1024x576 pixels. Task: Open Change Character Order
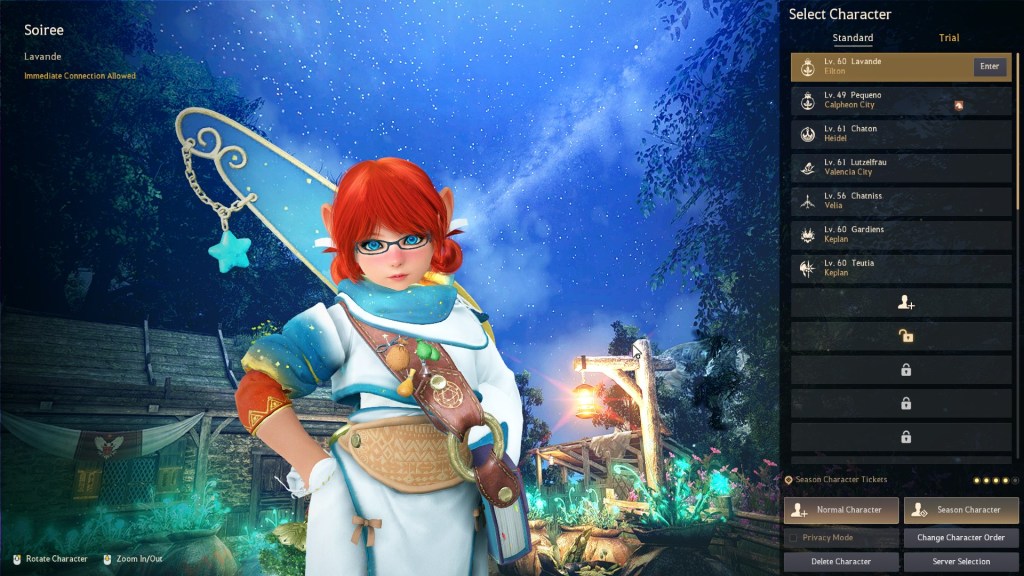[961, 538]
